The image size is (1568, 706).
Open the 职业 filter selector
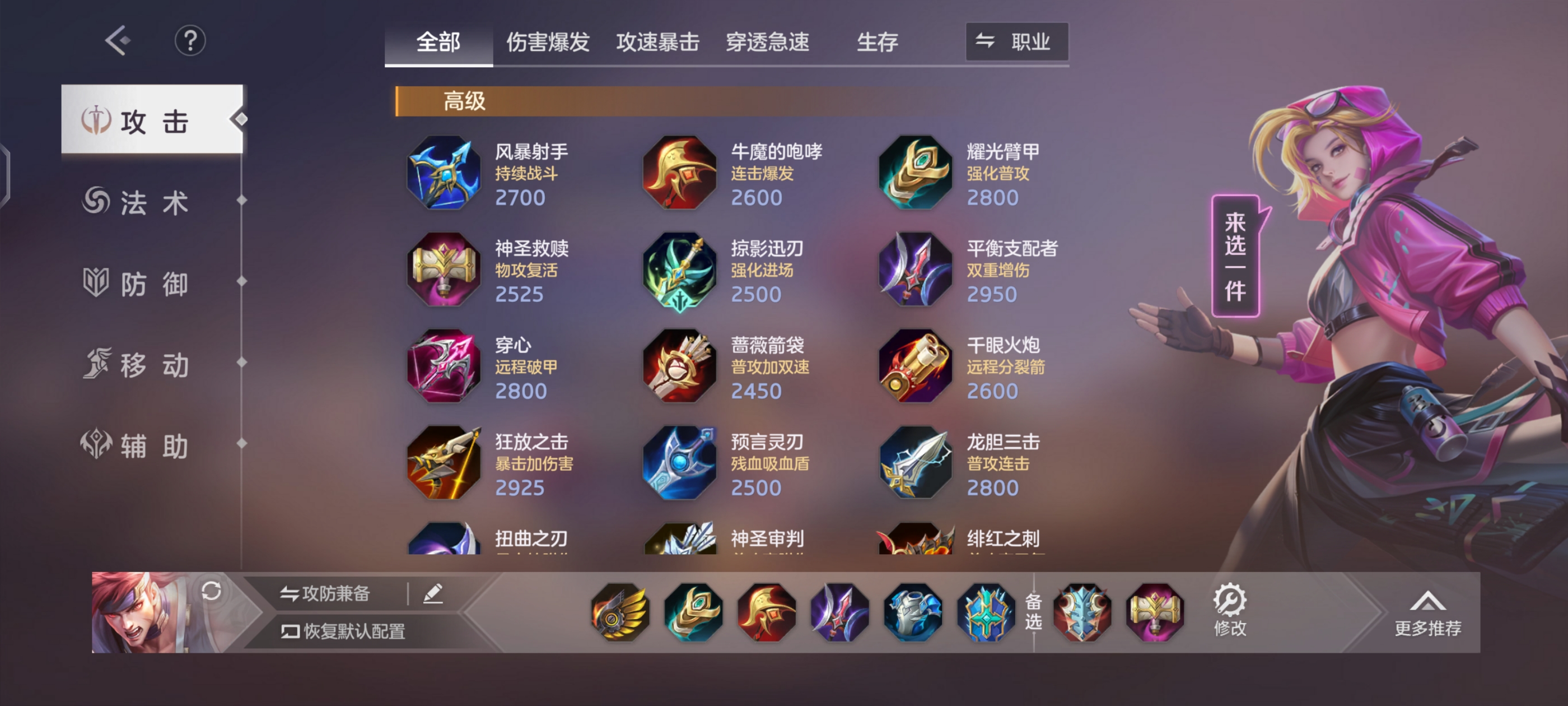tap(1015, 41)
